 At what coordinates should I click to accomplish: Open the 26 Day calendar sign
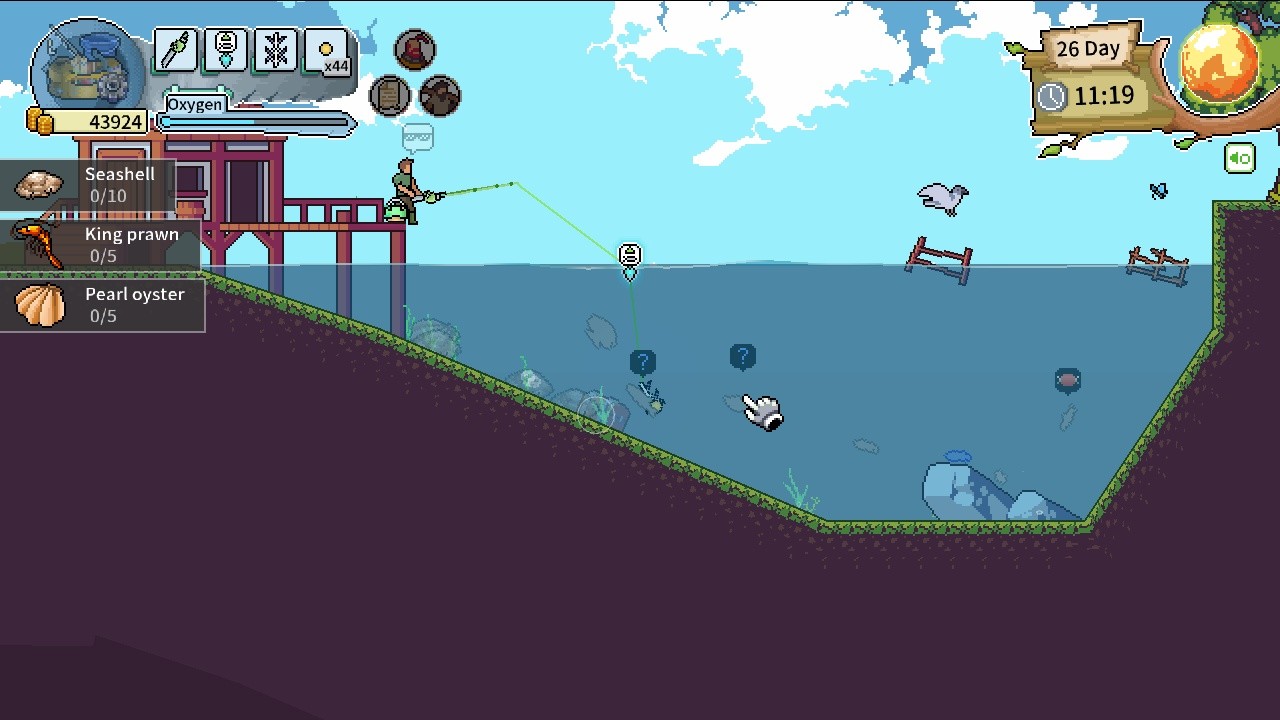coord(1087,49)
